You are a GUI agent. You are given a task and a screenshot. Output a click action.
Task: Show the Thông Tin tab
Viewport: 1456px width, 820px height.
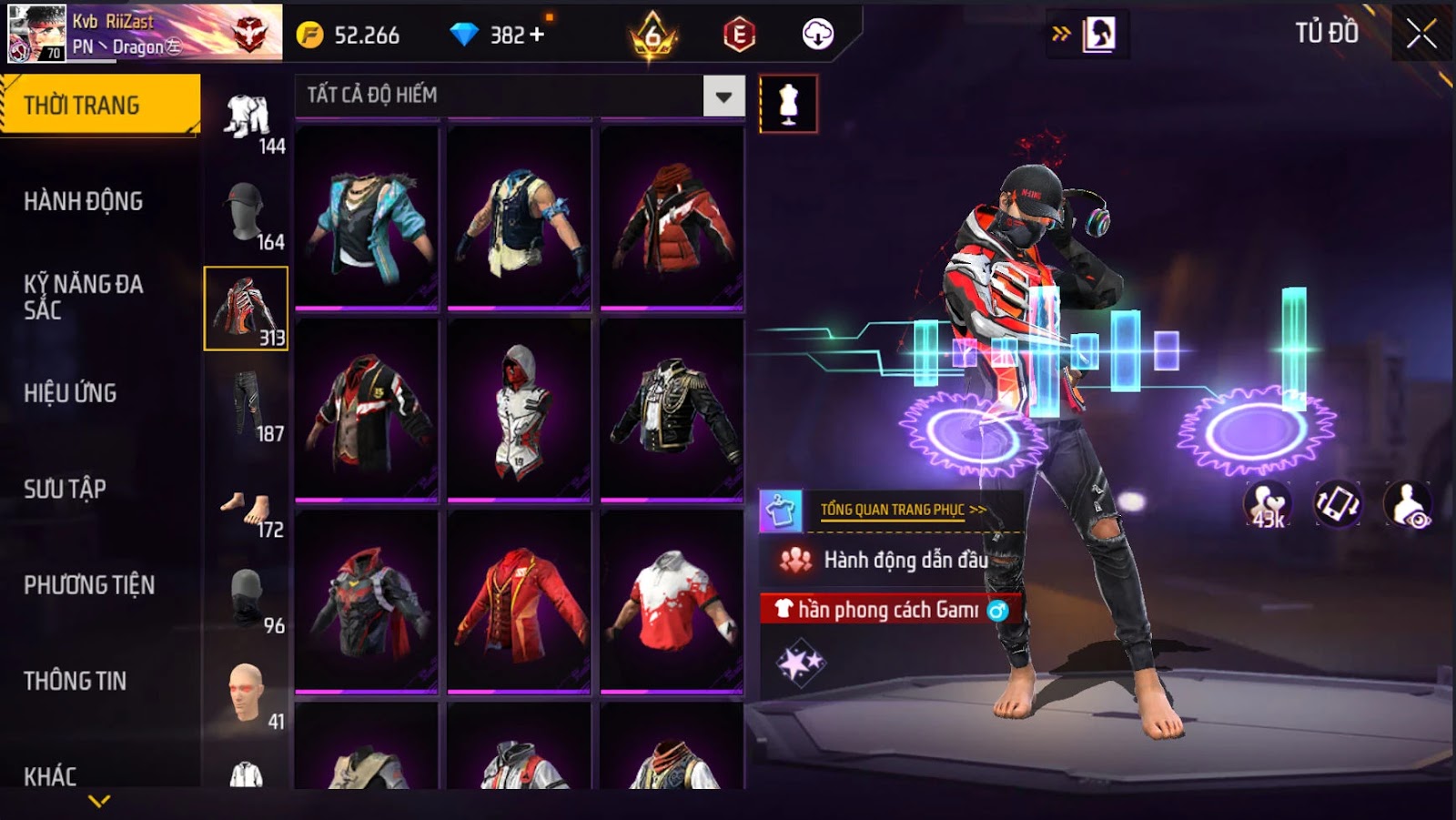click(75, 681)
